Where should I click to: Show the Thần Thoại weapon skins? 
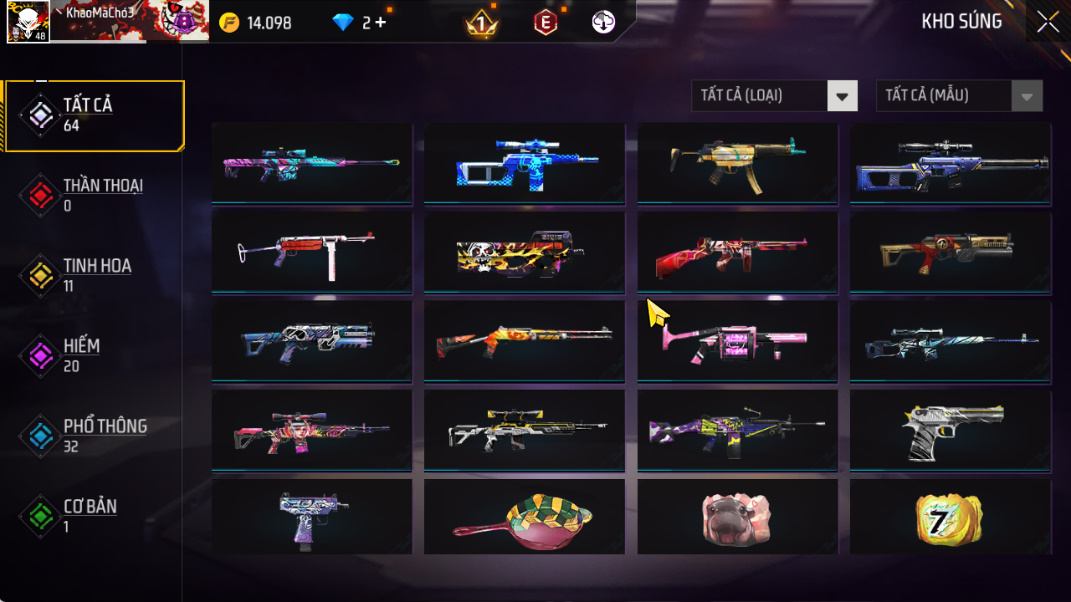click(x=95, y=195)
